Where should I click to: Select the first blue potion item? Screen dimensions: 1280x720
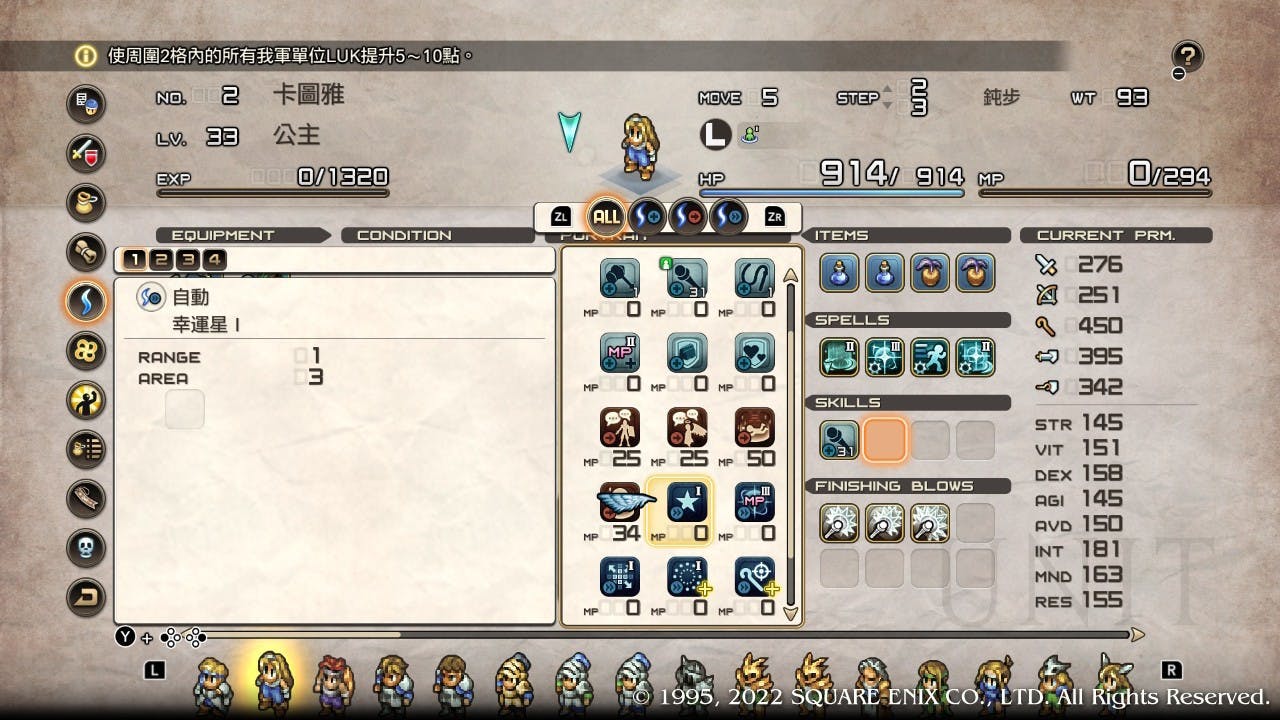coord(840,273)
